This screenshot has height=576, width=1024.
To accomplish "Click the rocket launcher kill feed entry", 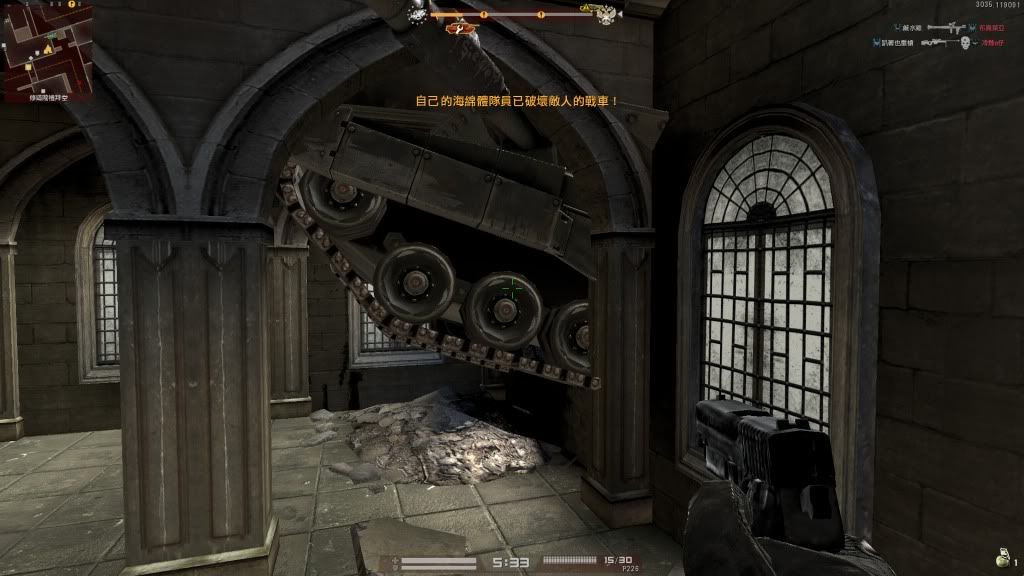I will click(x=944, y=29).
